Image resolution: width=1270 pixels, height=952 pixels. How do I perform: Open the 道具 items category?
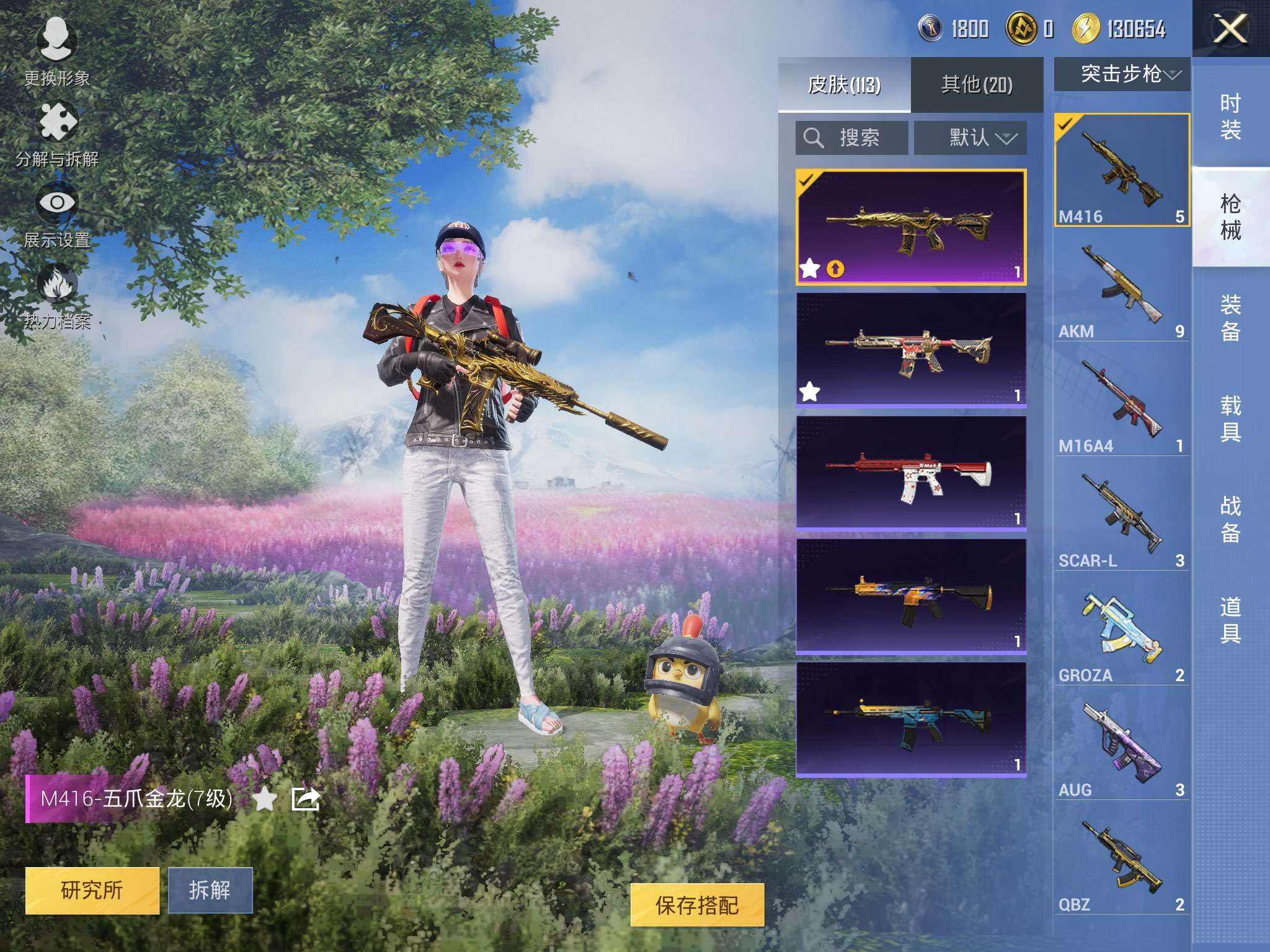click(1230, 620)
